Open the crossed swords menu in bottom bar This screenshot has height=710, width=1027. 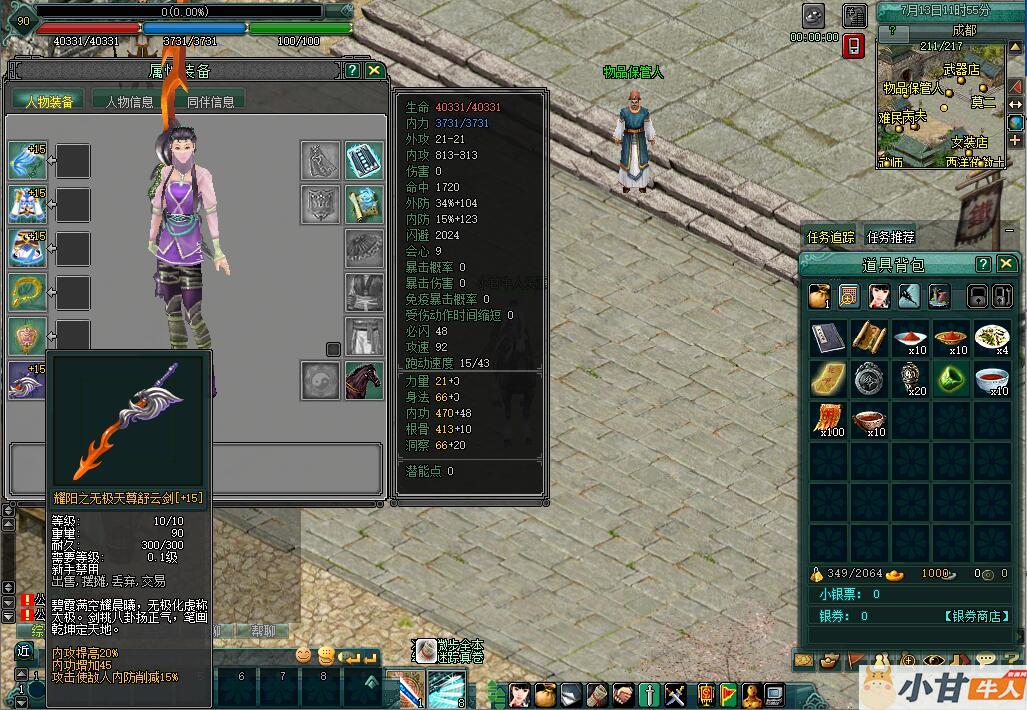(x=676, y=693)
